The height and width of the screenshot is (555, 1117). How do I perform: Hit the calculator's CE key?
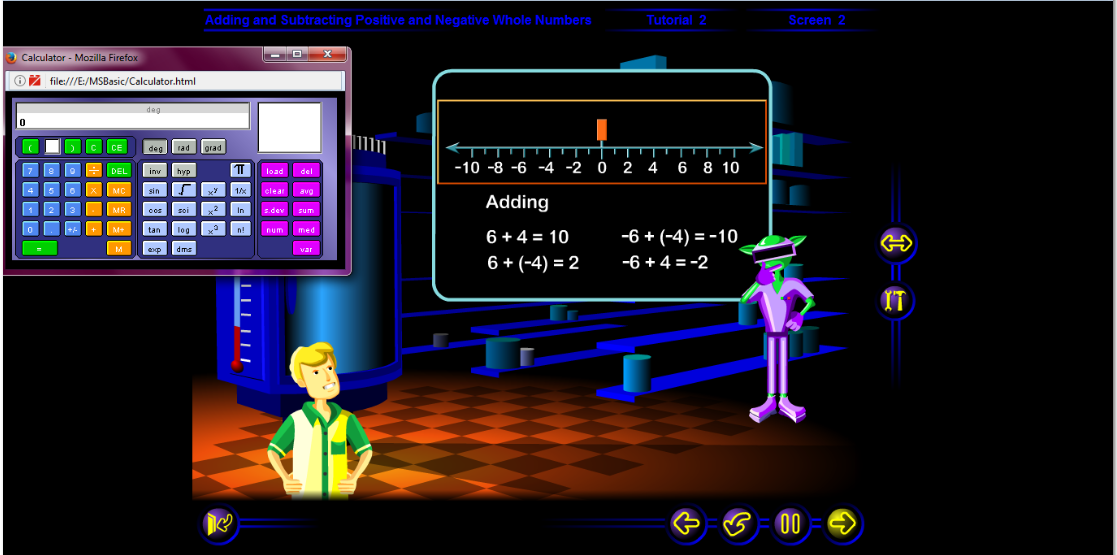click(117, 147)
